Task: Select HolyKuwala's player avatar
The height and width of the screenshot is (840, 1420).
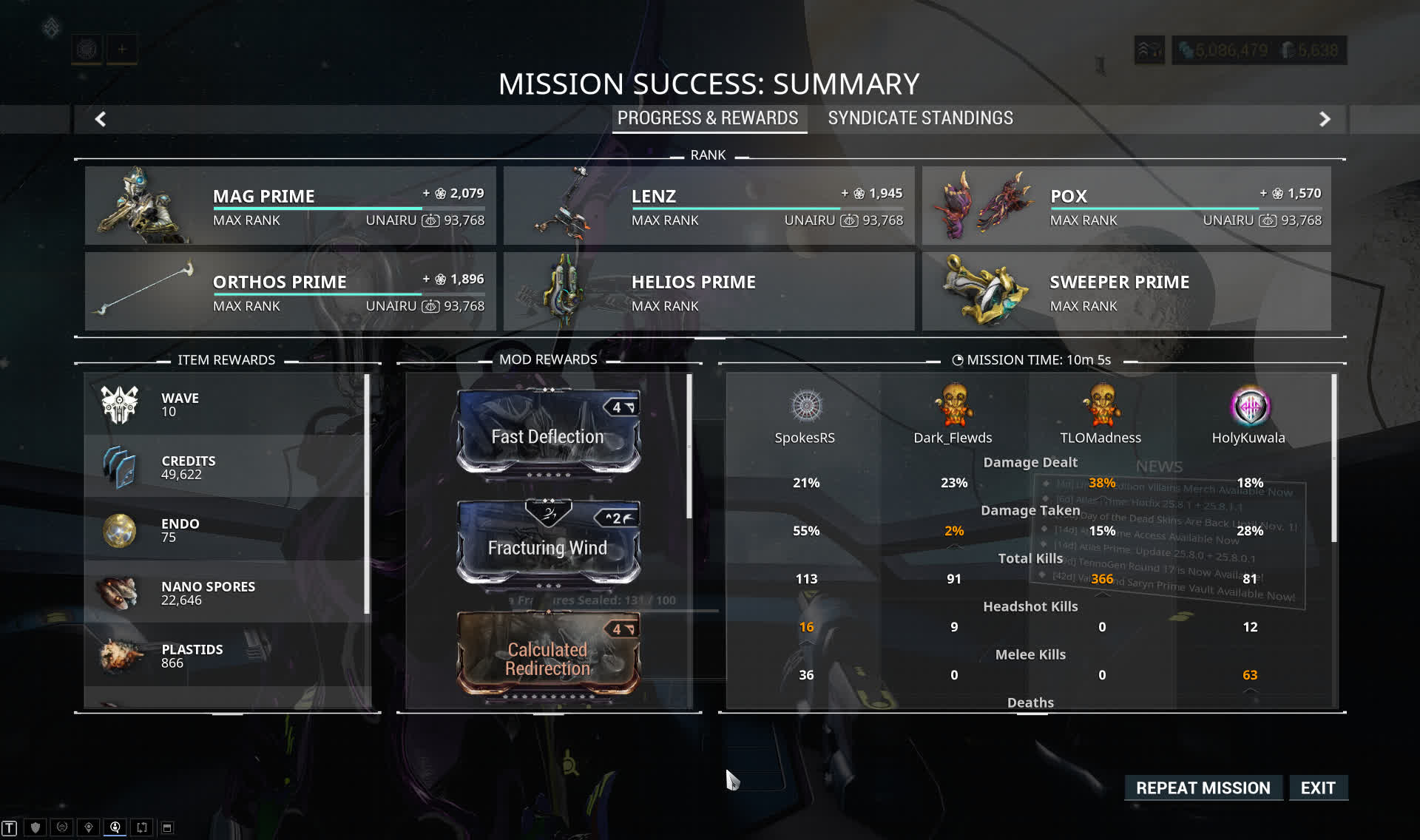Action: coord(1250,407)
